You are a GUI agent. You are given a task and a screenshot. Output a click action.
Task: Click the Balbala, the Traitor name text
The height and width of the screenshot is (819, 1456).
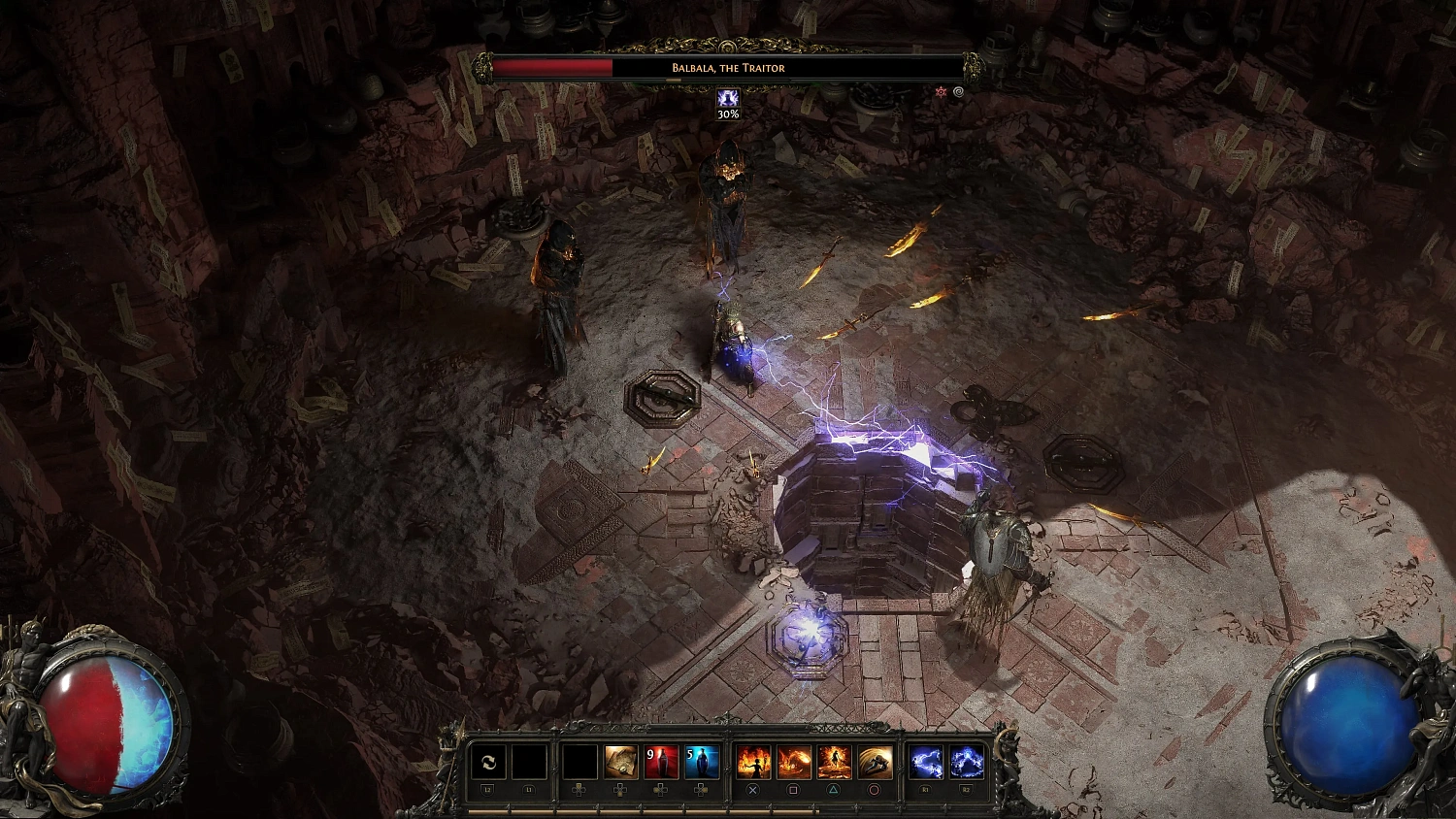727,68
